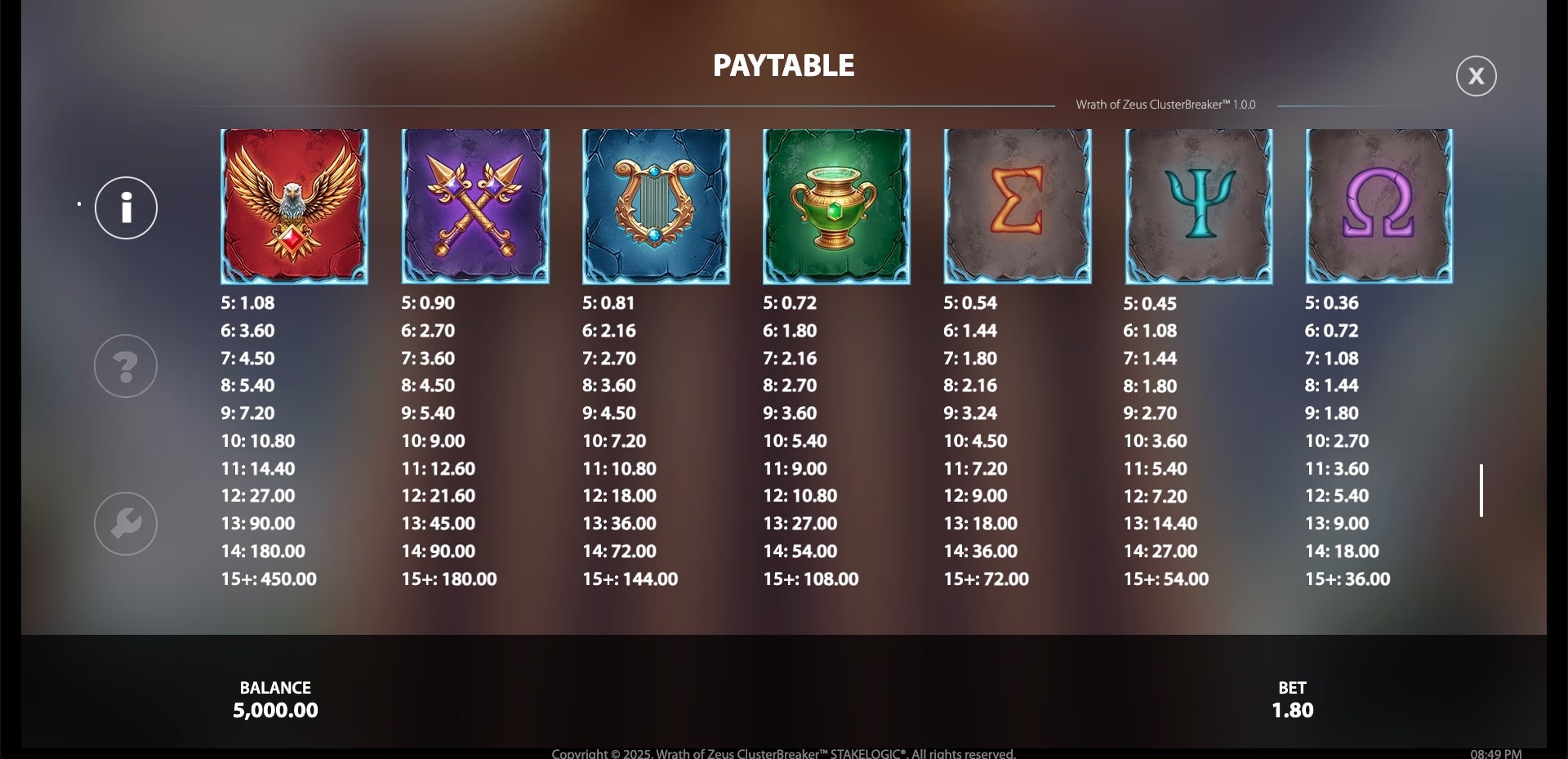Open the information panel
1568x759 pixels.
[125, 208]
